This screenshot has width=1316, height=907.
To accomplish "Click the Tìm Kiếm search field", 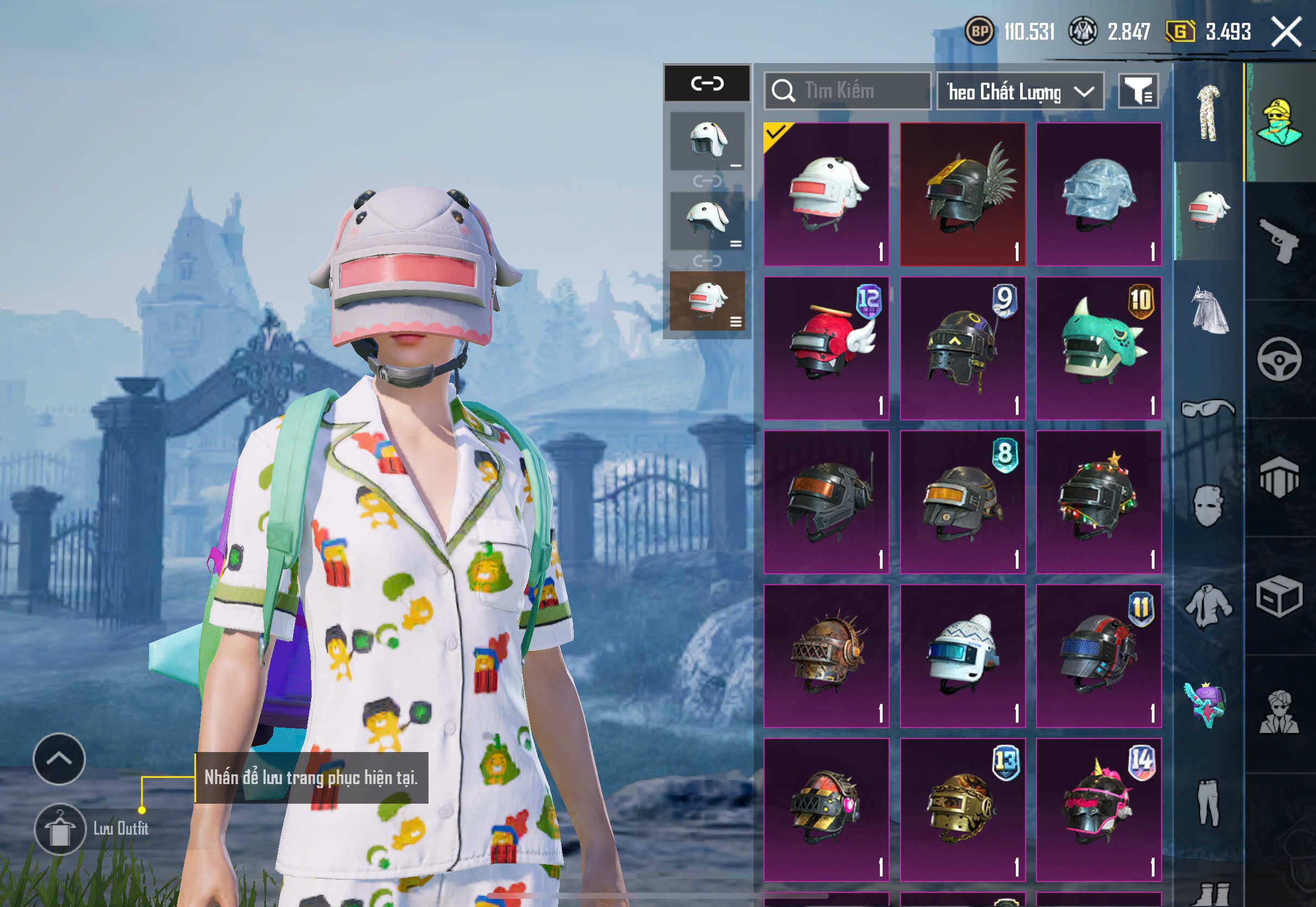I will click(x=847, y=91).
